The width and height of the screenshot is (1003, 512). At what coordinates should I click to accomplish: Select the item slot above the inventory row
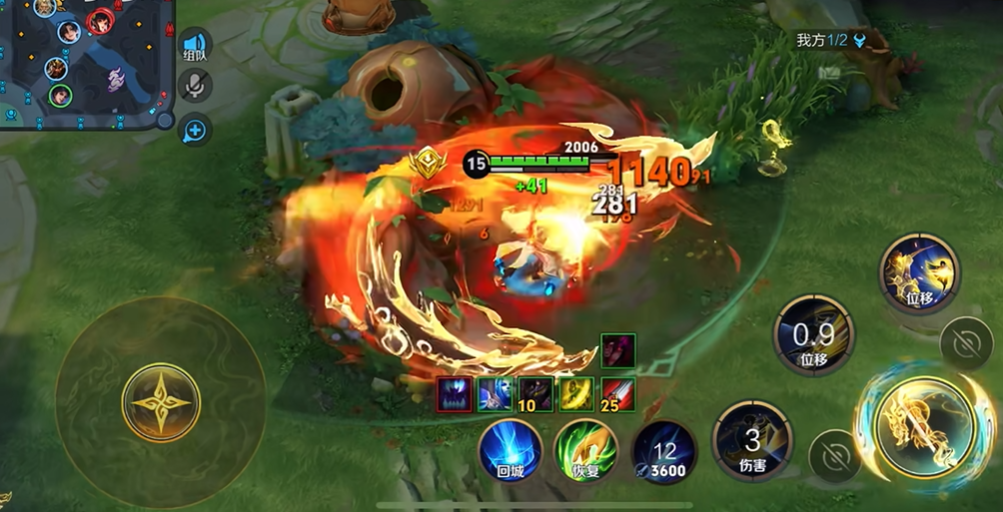(x=617, y=351)
